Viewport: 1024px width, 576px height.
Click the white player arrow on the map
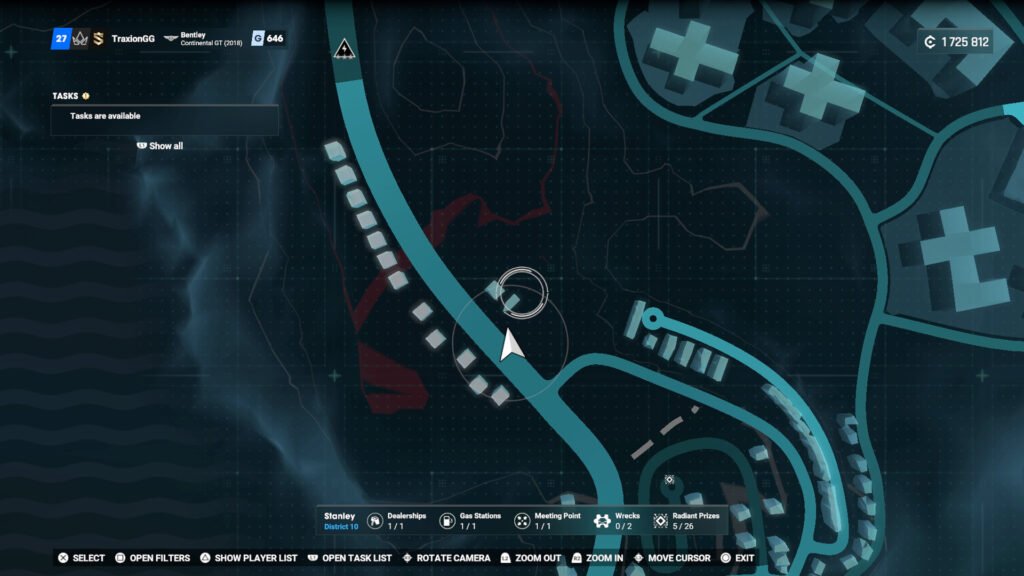click(511, 345)
